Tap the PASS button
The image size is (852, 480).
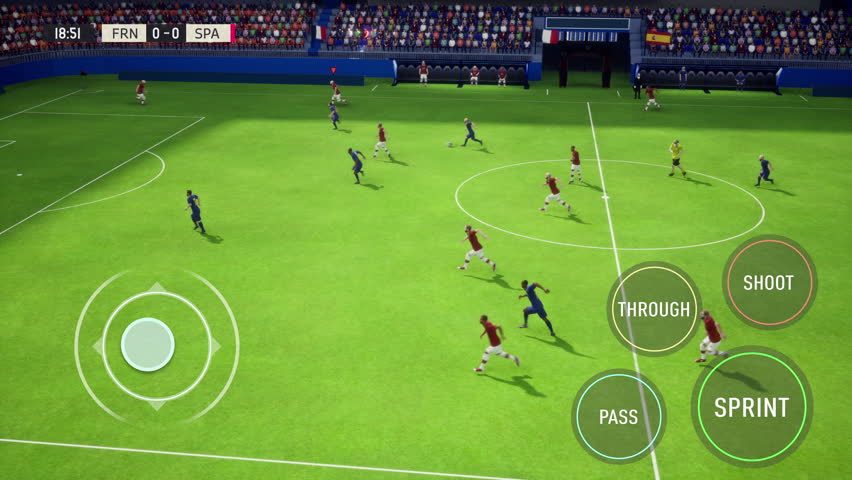coord(618,417)
